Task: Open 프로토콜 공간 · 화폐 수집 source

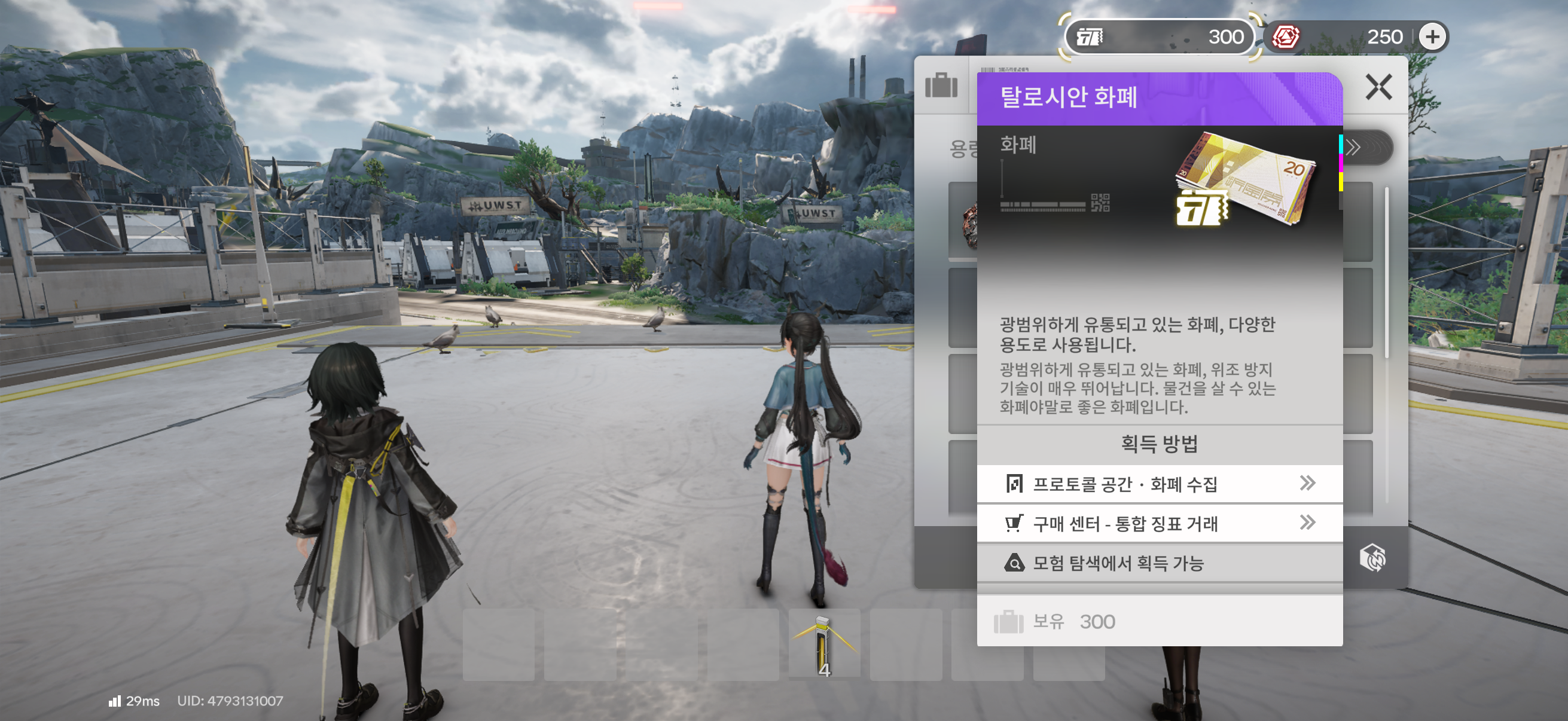Action: click(1159, 484)
